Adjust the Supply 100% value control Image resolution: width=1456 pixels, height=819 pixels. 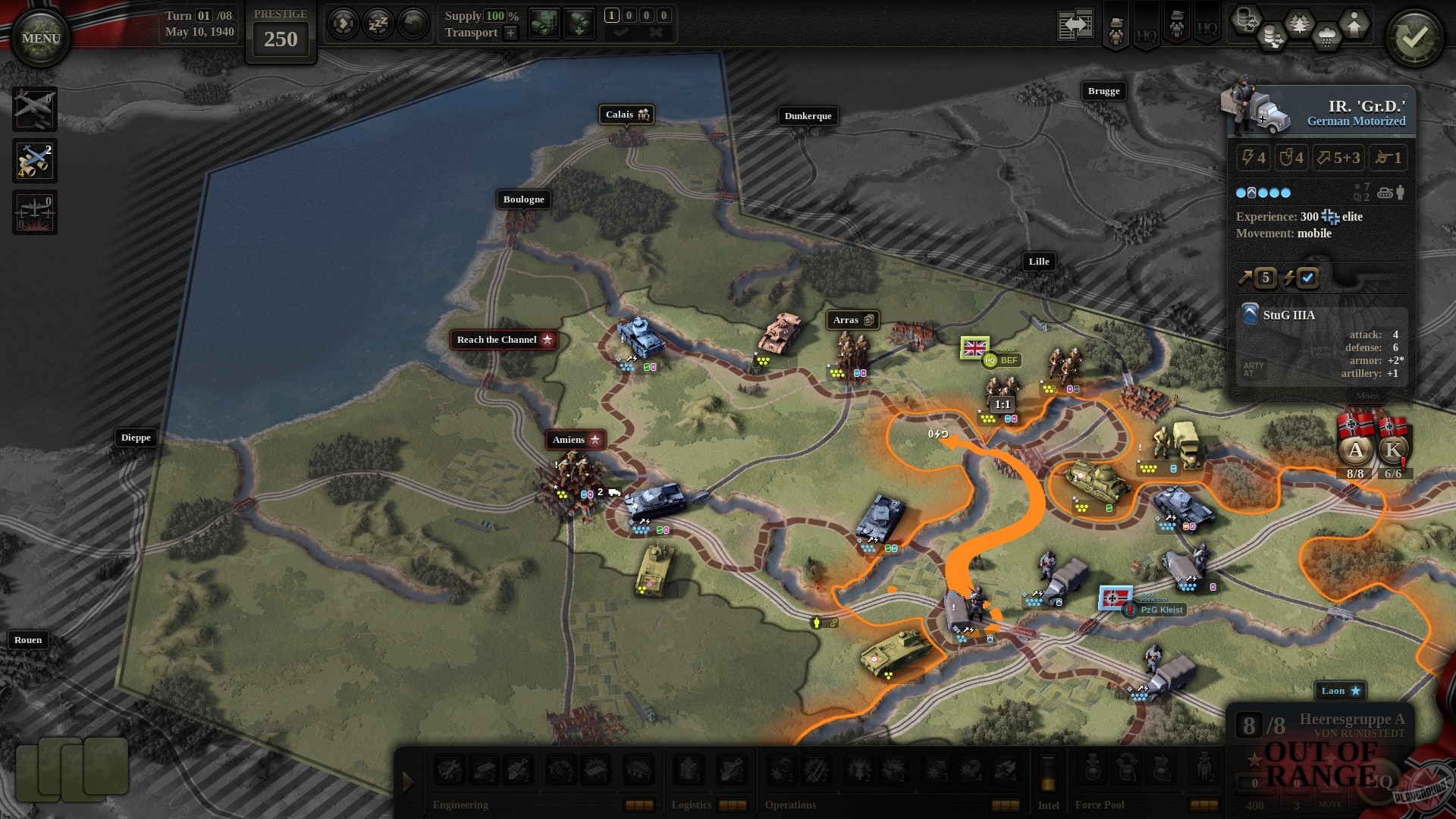point(494,15)
